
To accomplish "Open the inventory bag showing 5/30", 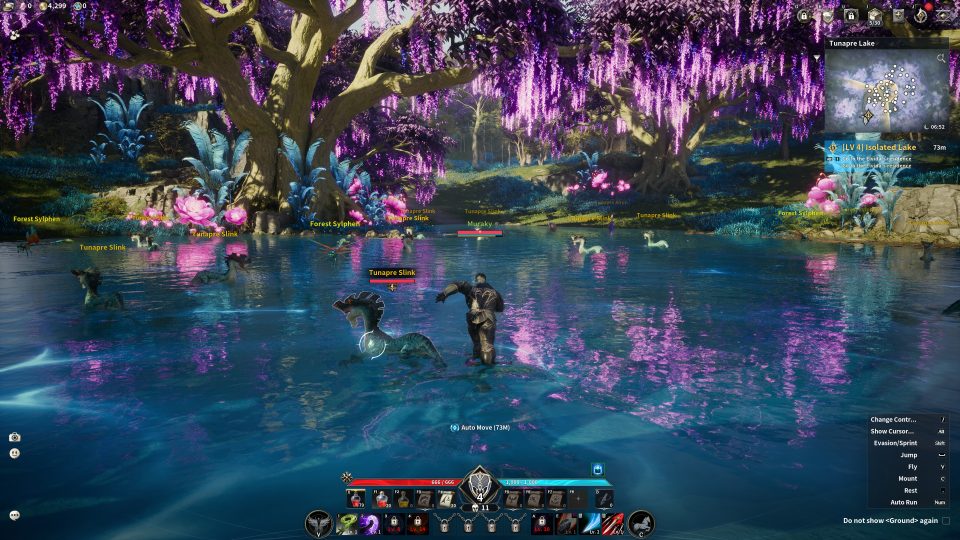I will click(x=873, y=15).
